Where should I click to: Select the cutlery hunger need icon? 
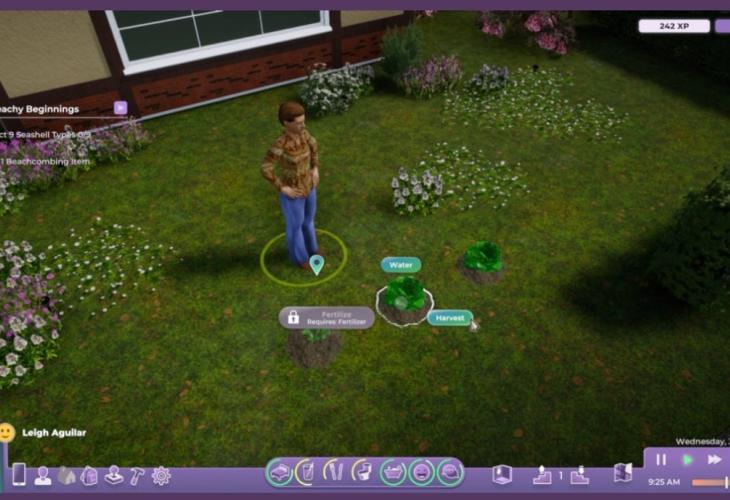(335, 471)
